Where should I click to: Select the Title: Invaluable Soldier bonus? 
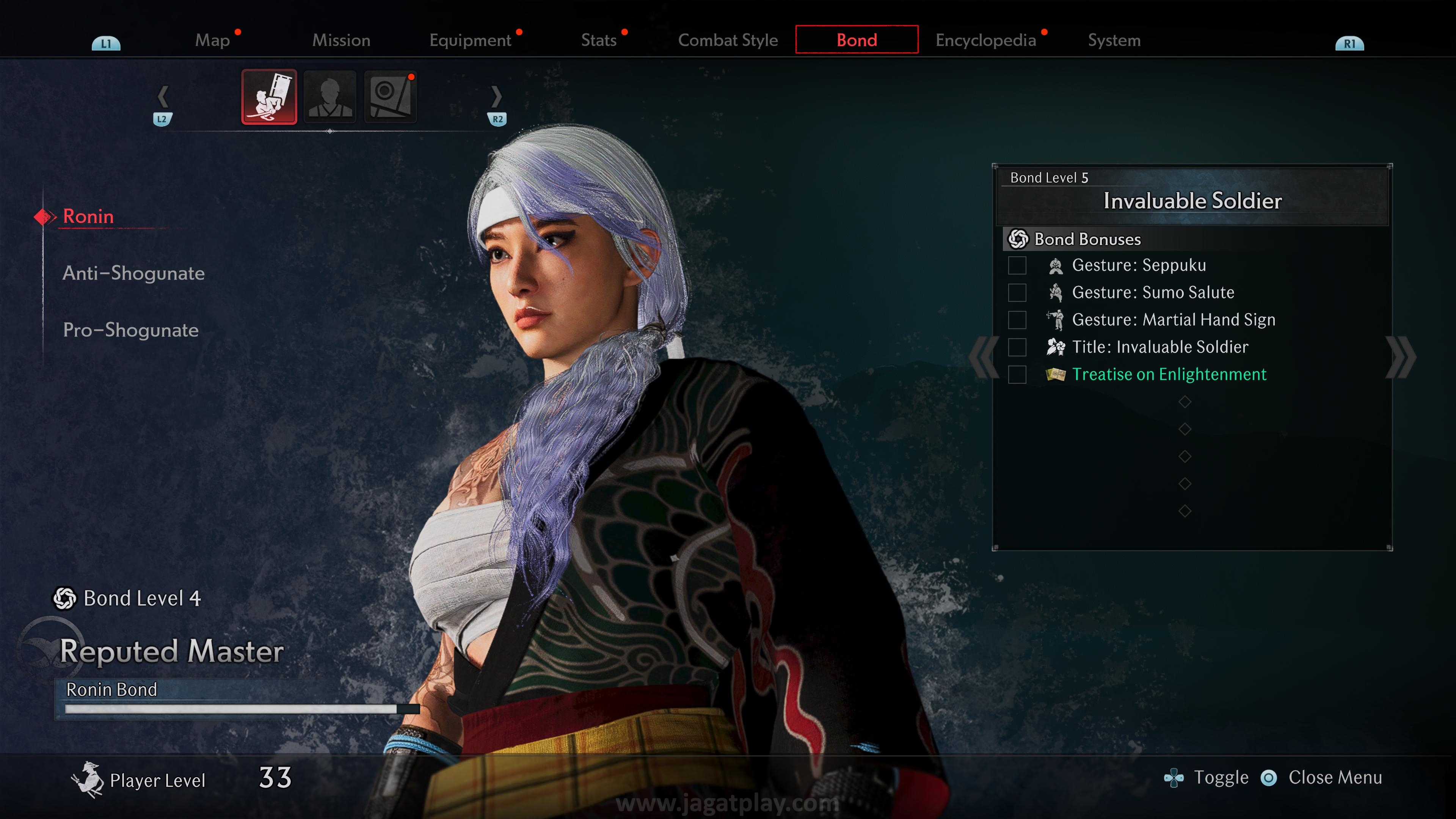(x=1160, y=347)
